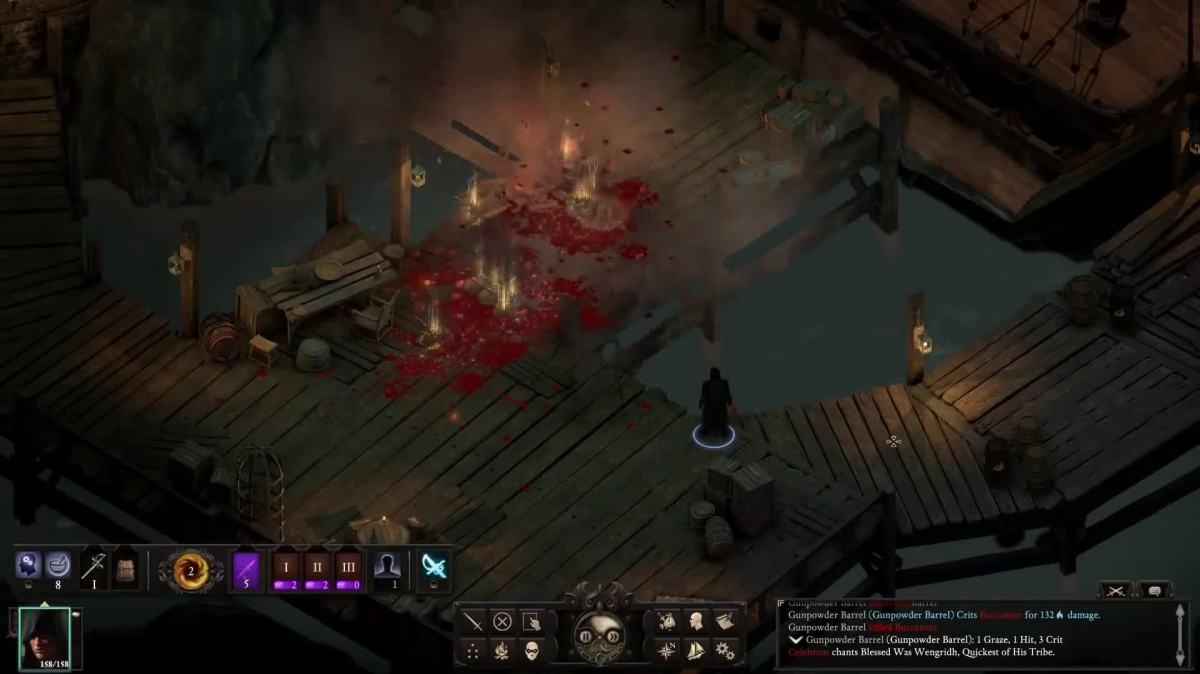Open the purple chant ability icon
This screenshot has height=674, width=1200.
tap(246, 569)
